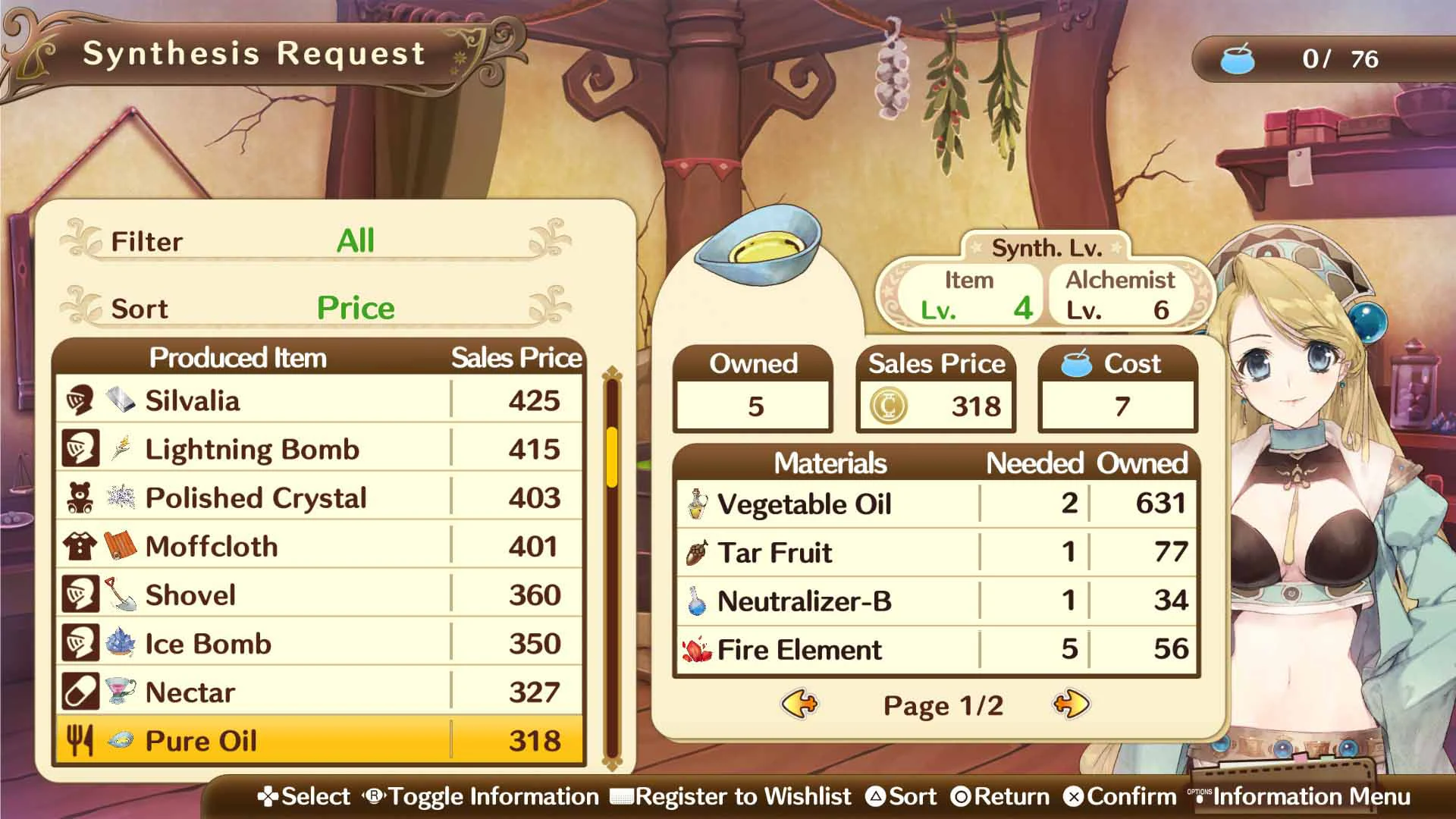Select Nectar from the item list
This screenshot has width=1456, height=819.
[x=318, y=692]
